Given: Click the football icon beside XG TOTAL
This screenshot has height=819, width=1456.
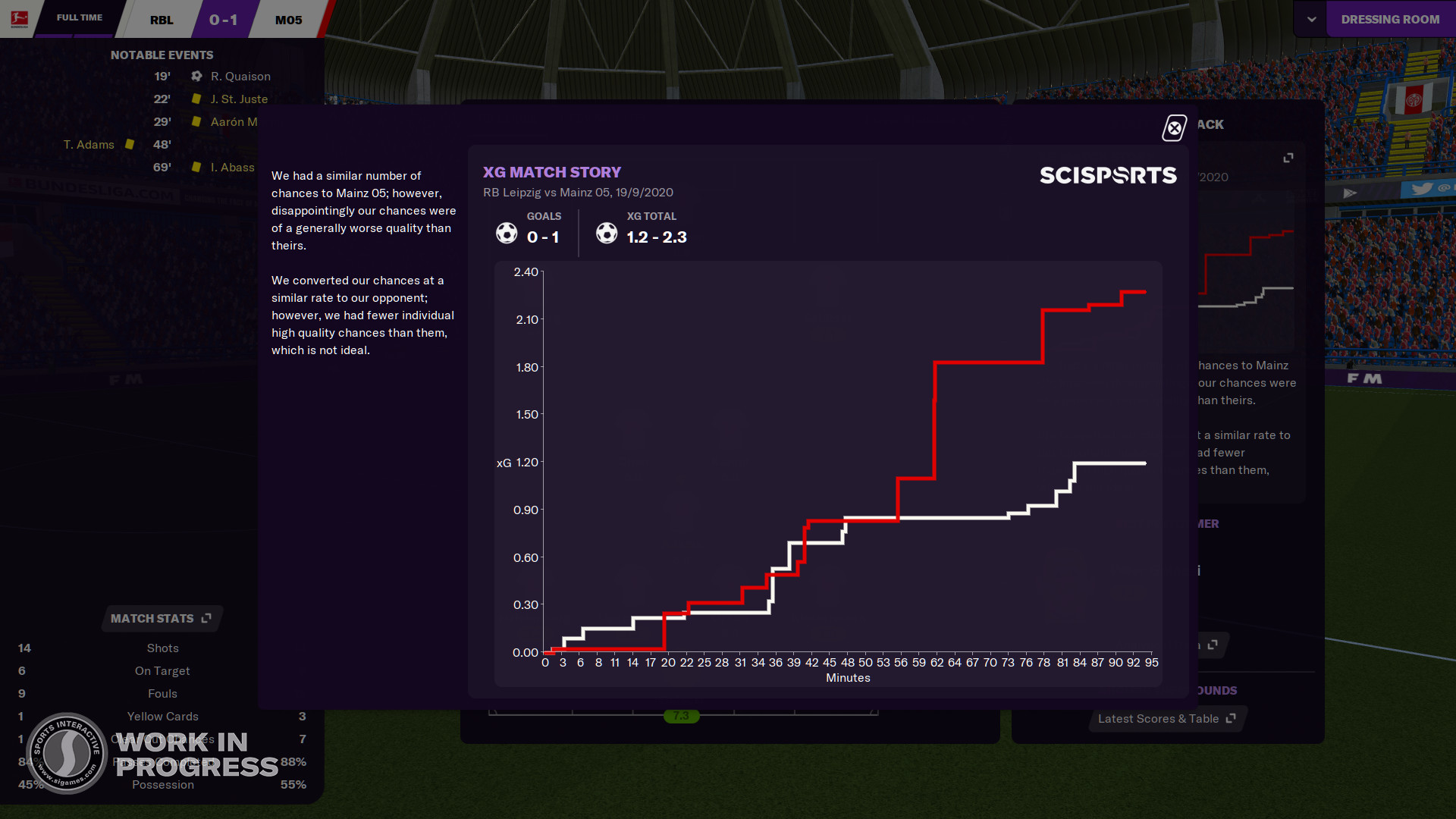Looking at the screenshot, I should click(607, 233).
